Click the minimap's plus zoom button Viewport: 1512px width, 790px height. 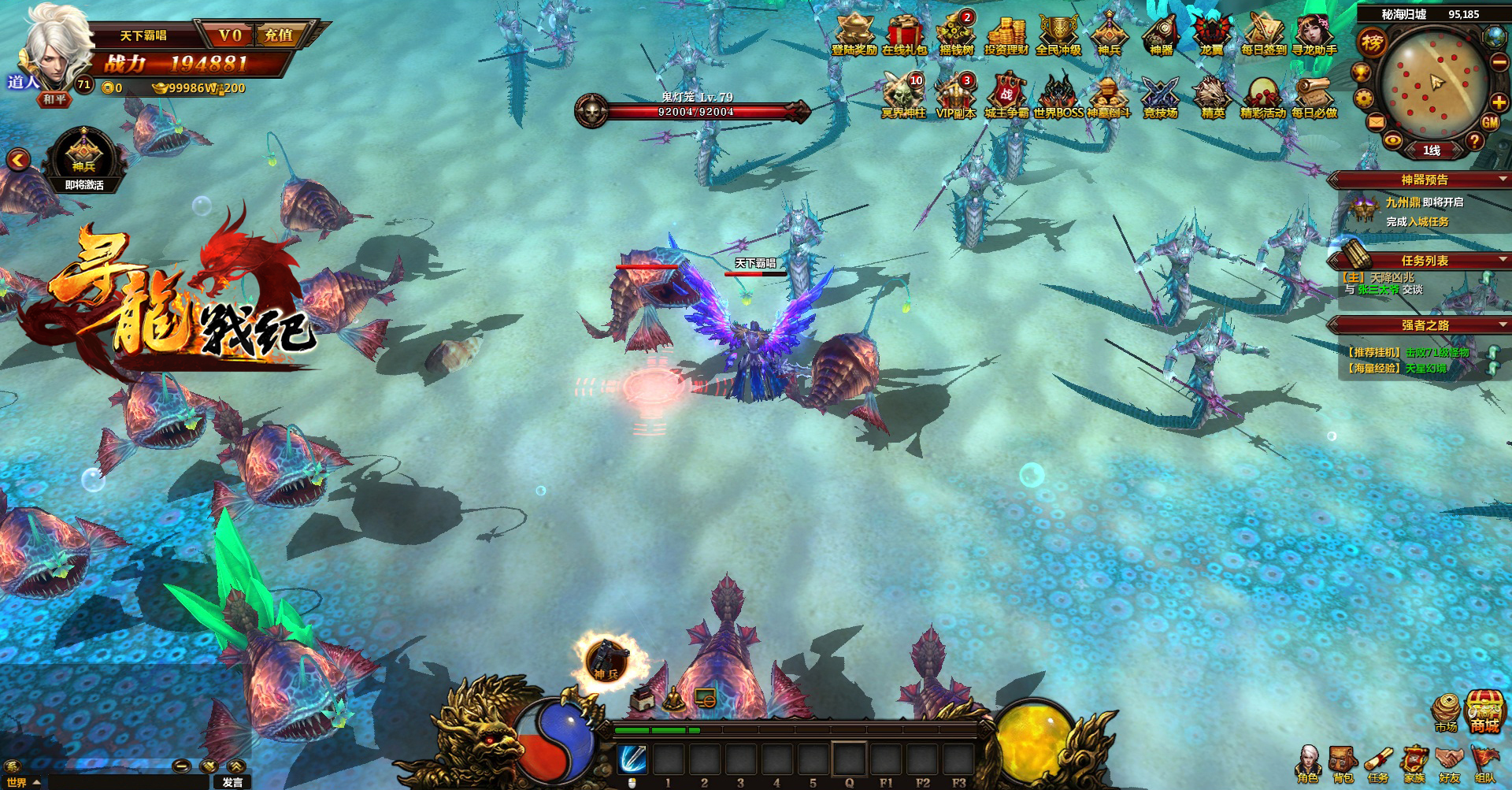(x=1499, y=102)
